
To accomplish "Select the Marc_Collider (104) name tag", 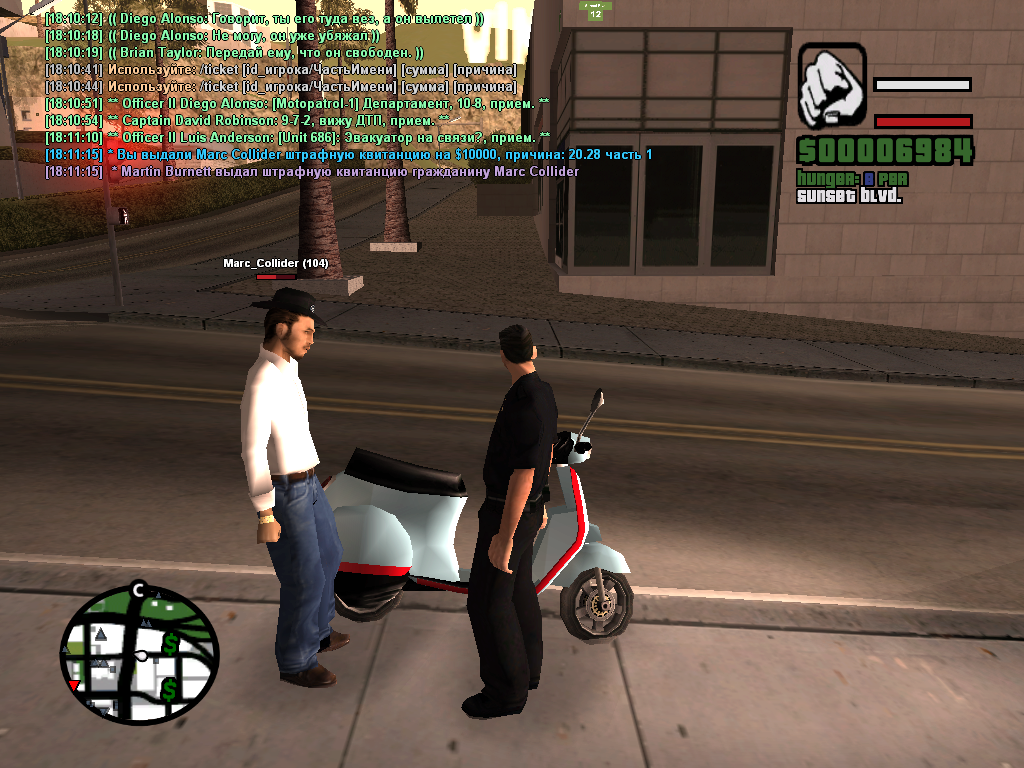I will pos(275,263).
